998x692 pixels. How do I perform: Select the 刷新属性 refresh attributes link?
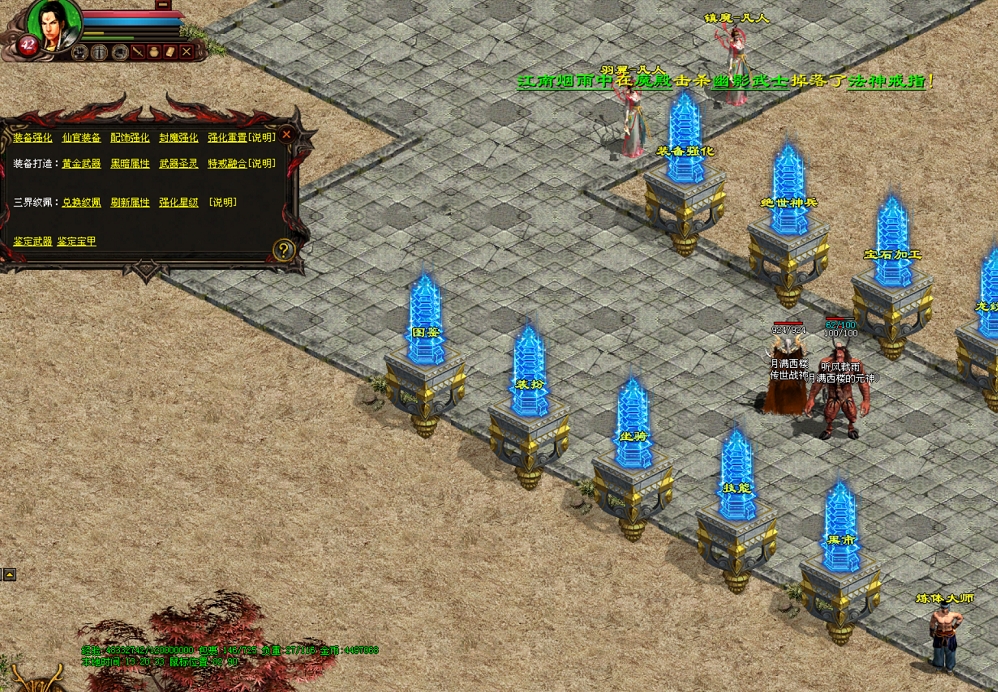[130, 203]
